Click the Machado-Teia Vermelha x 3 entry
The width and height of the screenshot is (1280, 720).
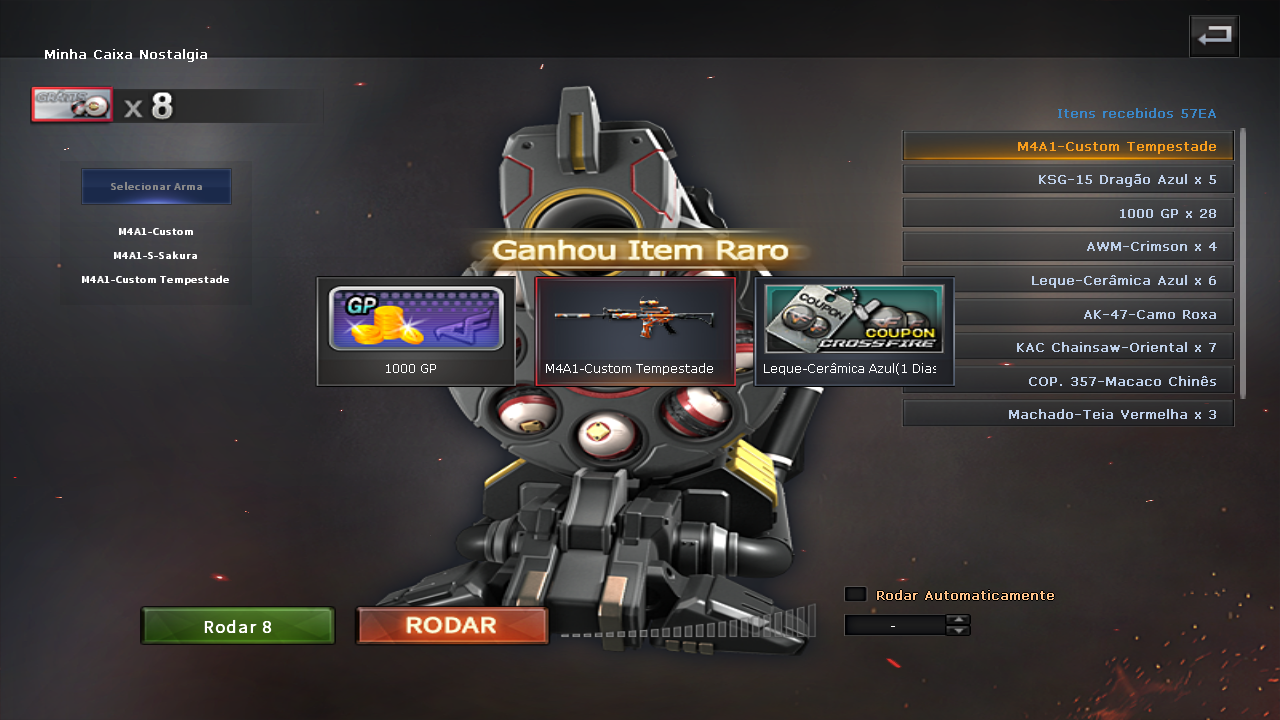click(x=1067, y=413)
